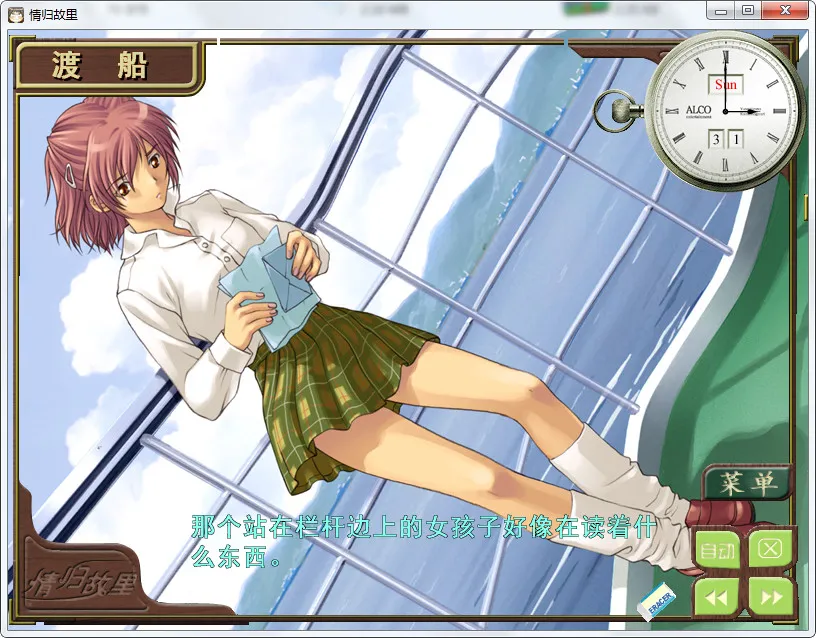Open the 菜单 menu button

pyautogui.click(x=746, y=483)
